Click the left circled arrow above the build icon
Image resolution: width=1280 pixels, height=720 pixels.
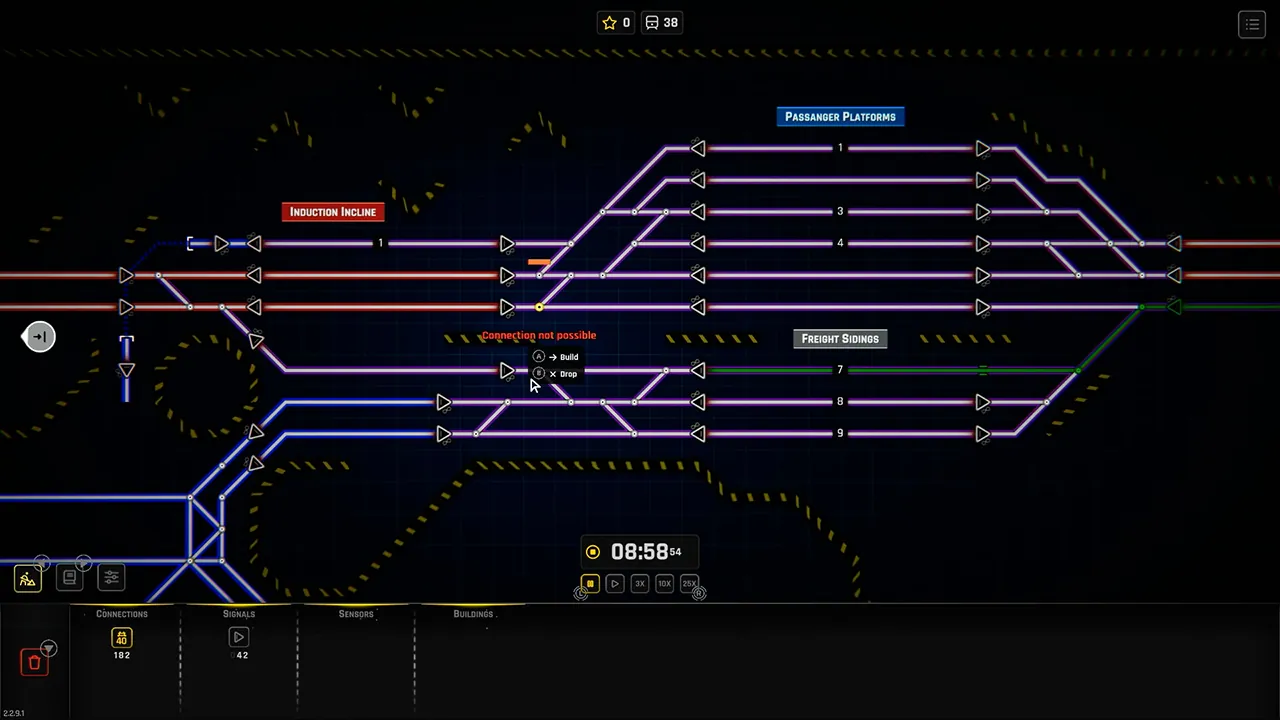(x=42, y=563)
